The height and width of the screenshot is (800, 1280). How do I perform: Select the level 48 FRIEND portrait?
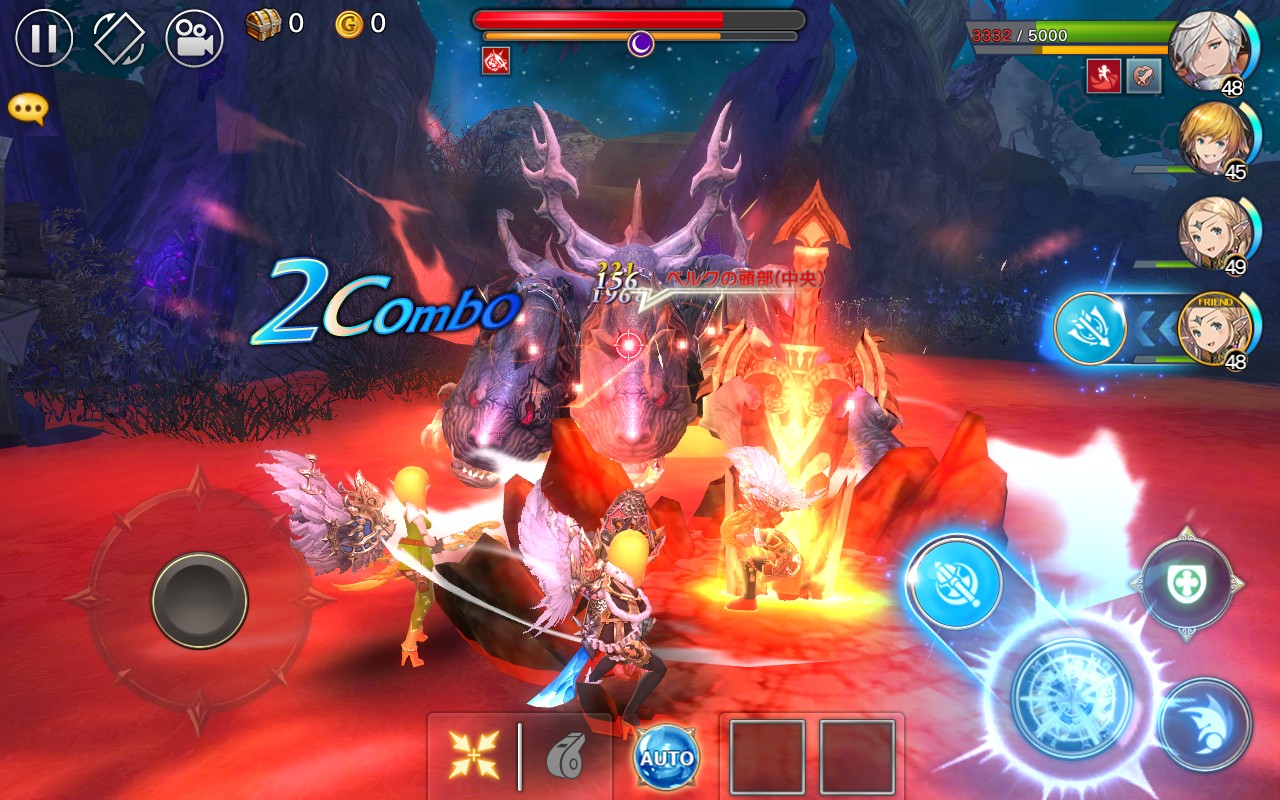click(1213, 328)
